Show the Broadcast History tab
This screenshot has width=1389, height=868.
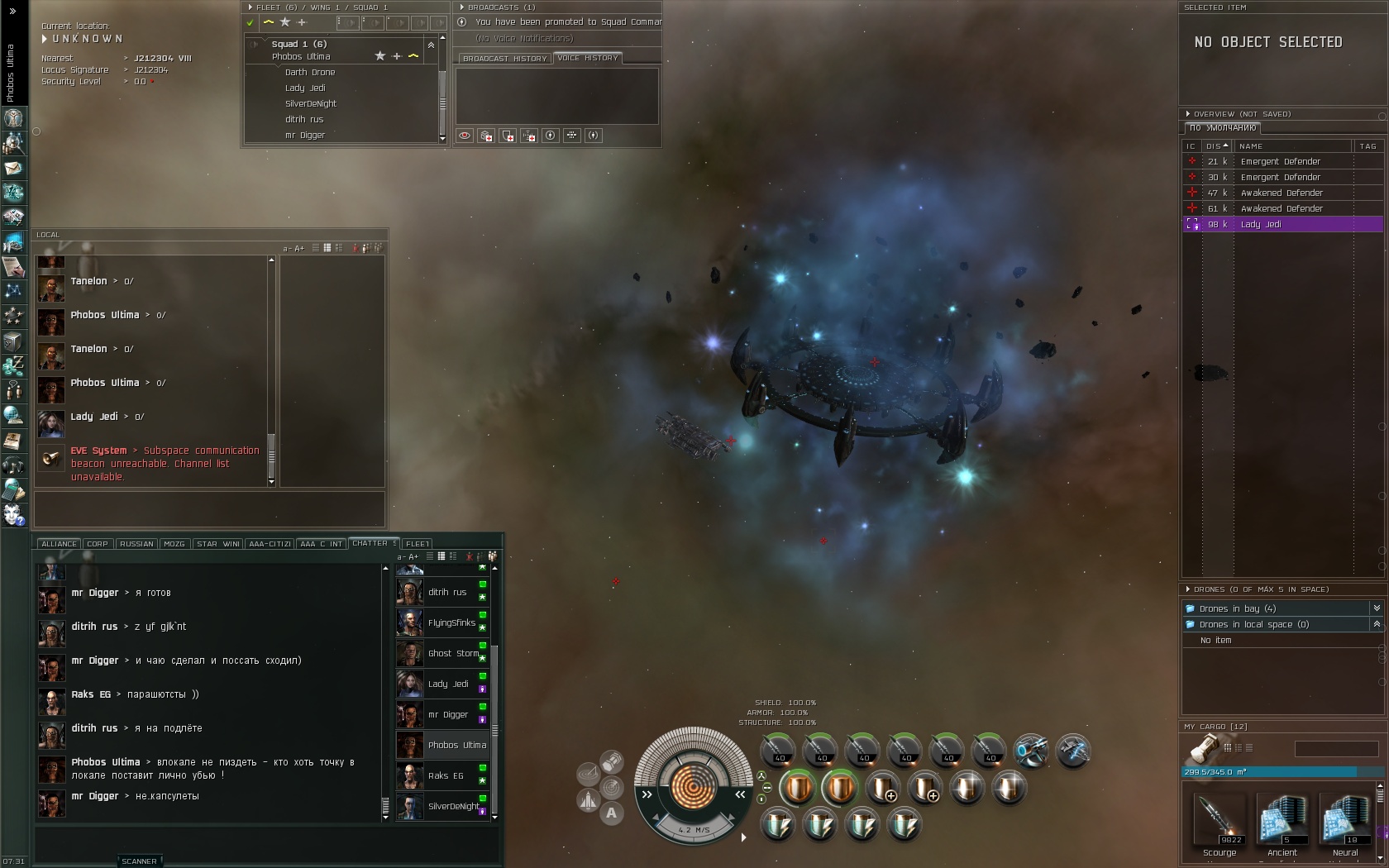coord(504,59)
